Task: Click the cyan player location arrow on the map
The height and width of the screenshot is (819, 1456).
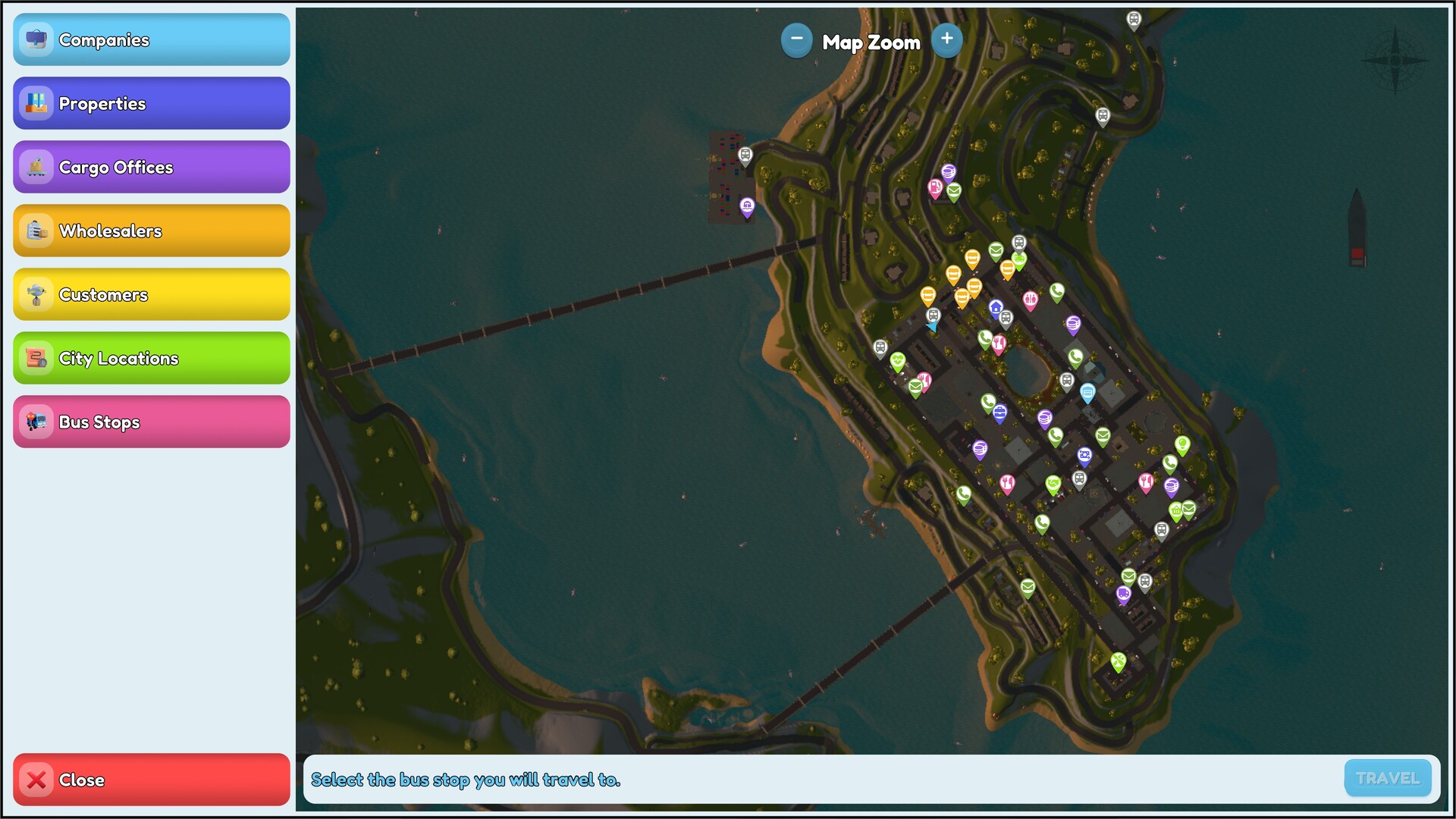Action: (934, 328)
